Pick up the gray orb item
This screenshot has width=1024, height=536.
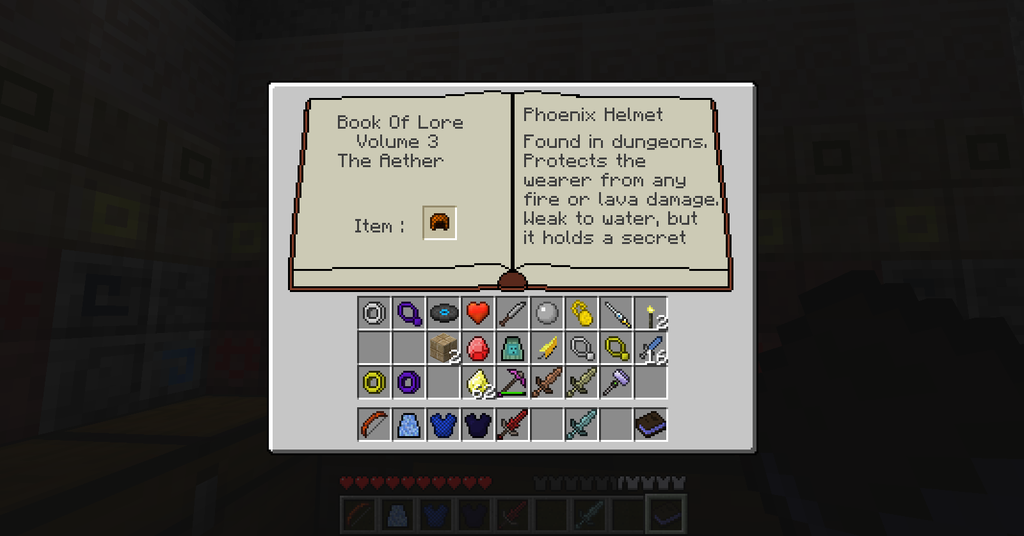[x=548, y=313]
